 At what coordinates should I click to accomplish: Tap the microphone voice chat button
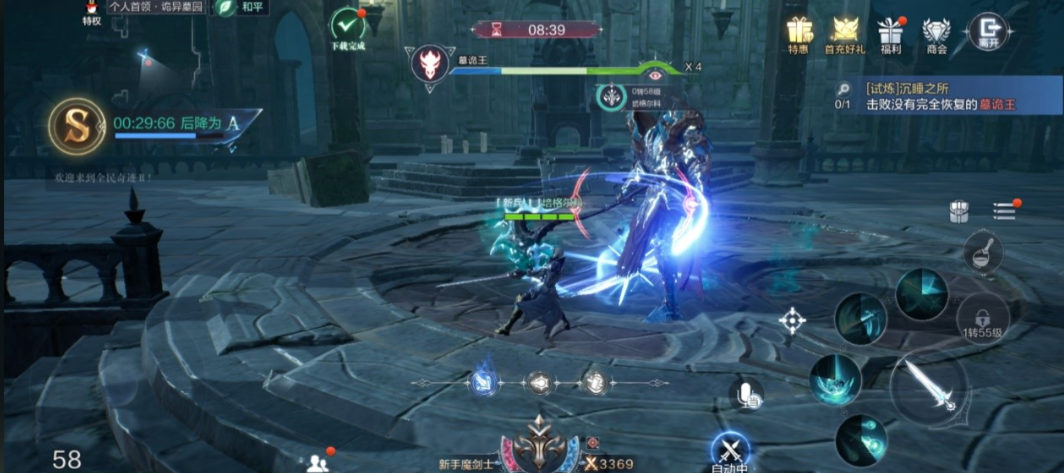(744, 393)
